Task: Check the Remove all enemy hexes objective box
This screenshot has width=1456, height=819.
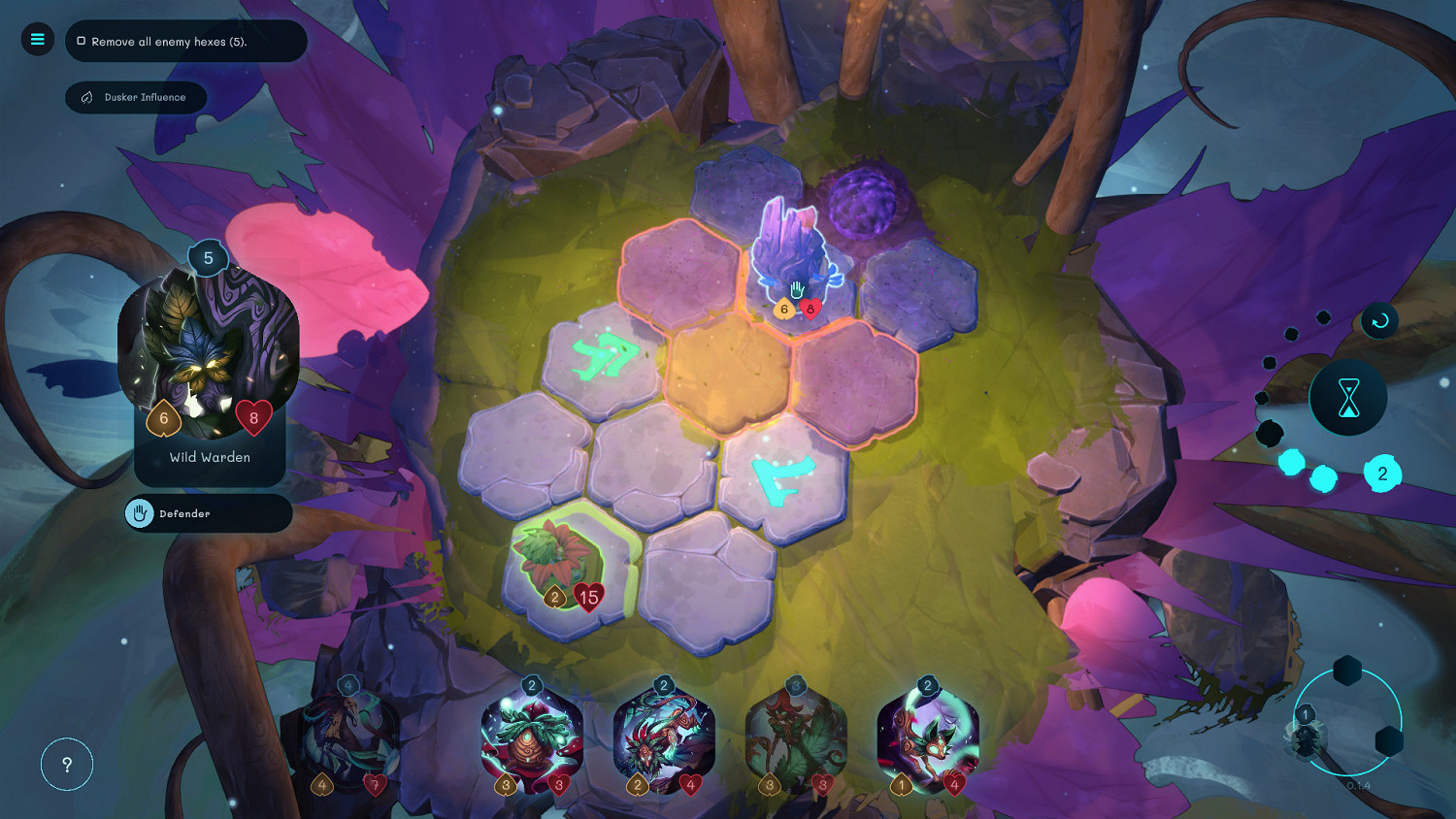Action: (x=80, y=41)
